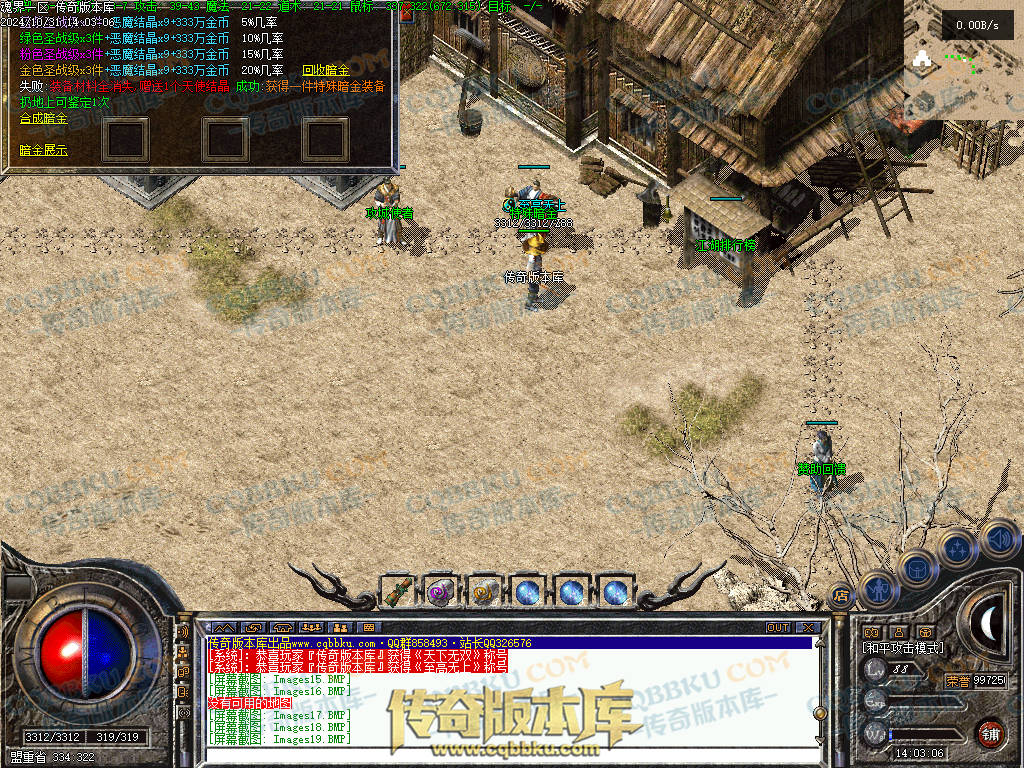Screen dimensions: 1024x768
Task: Switch the 和平攻击模式 attack mode label
Action: [904, 648]
